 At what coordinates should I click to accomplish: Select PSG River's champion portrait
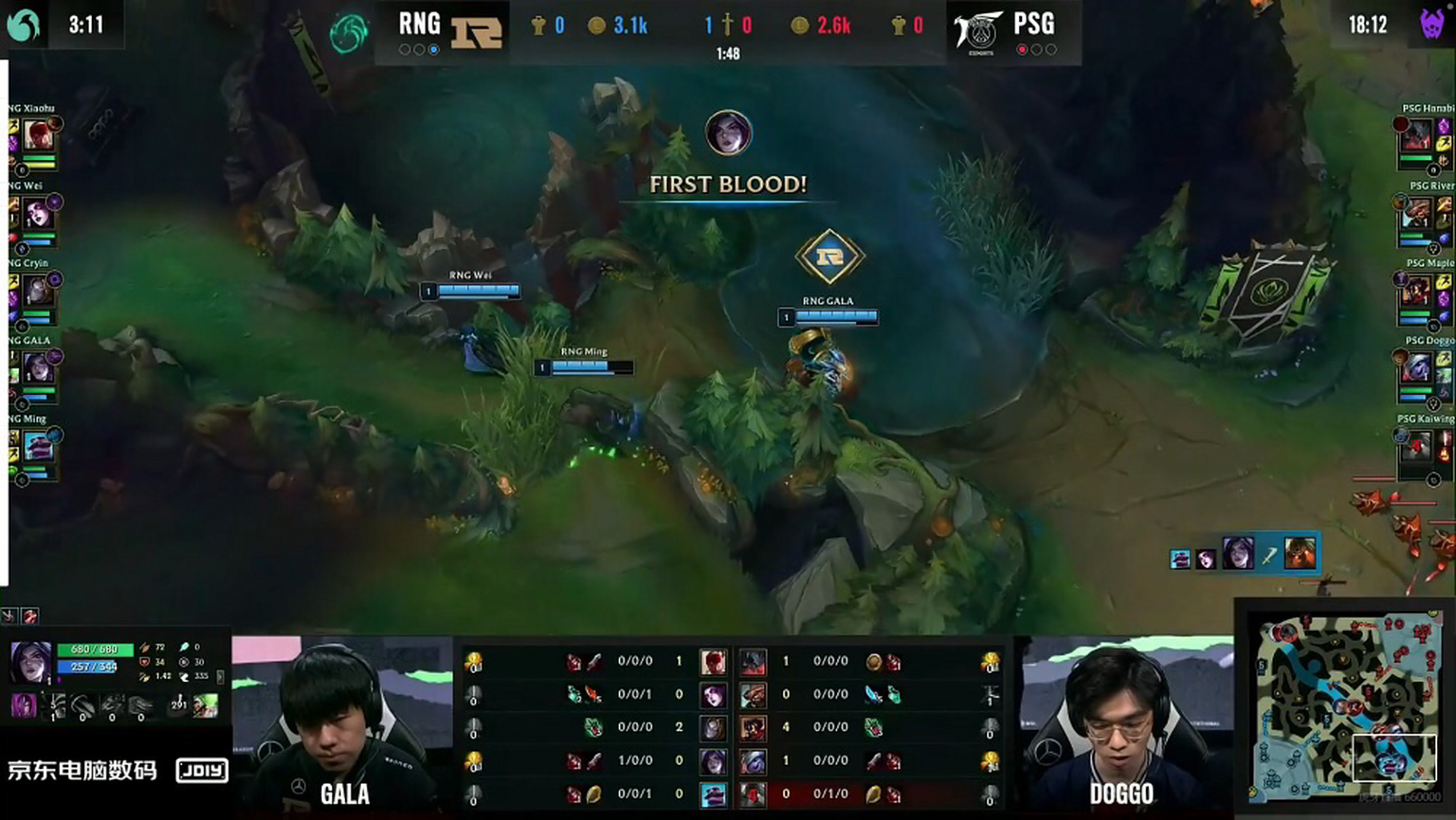click(x=1416, y=214)
